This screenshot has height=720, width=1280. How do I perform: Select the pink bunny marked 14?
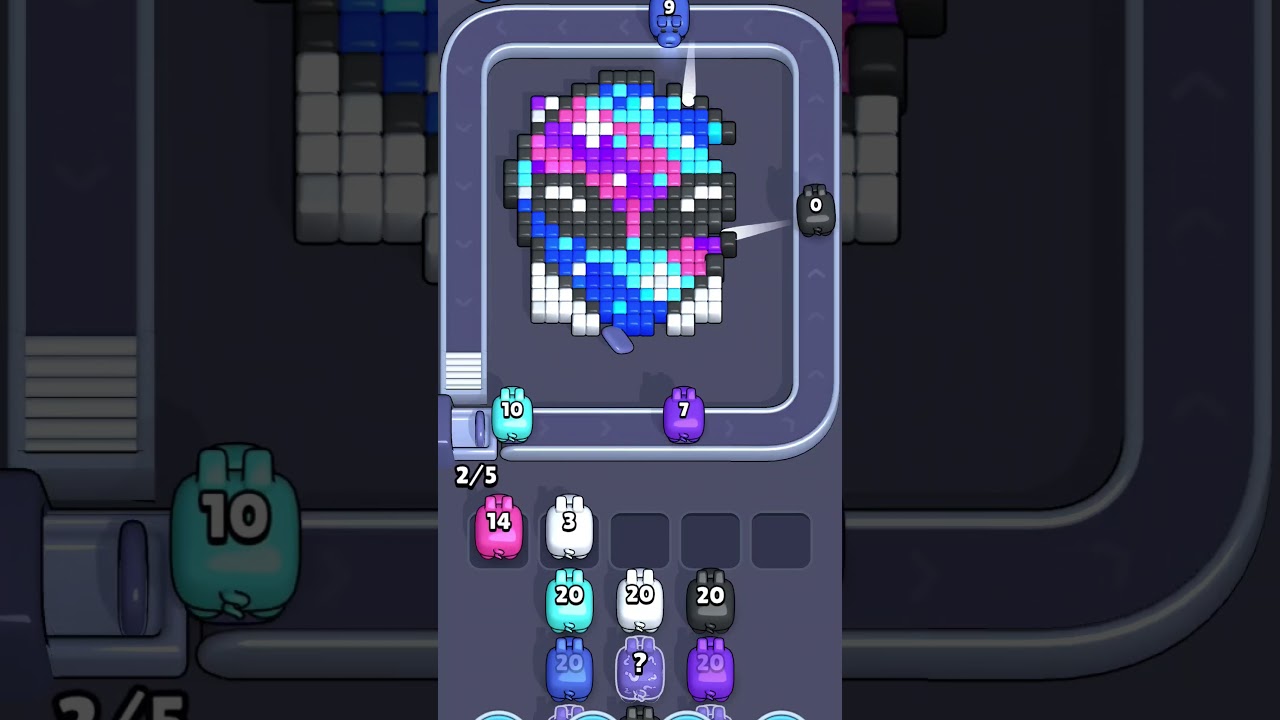[497, 527]
